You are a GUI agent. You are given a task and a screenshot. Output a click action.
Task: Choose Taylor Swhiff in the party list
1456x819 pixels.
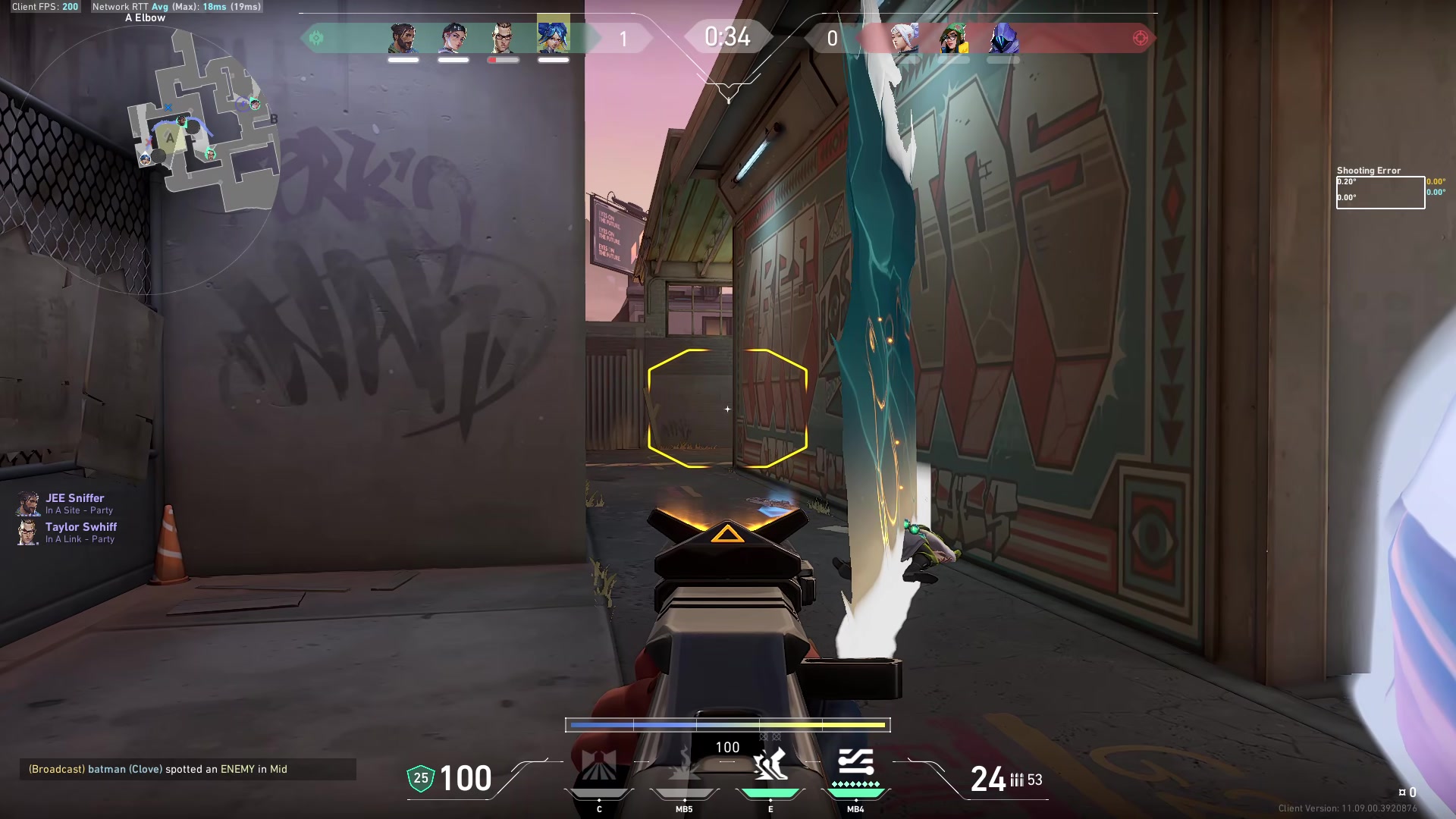[x=80, y=527]
